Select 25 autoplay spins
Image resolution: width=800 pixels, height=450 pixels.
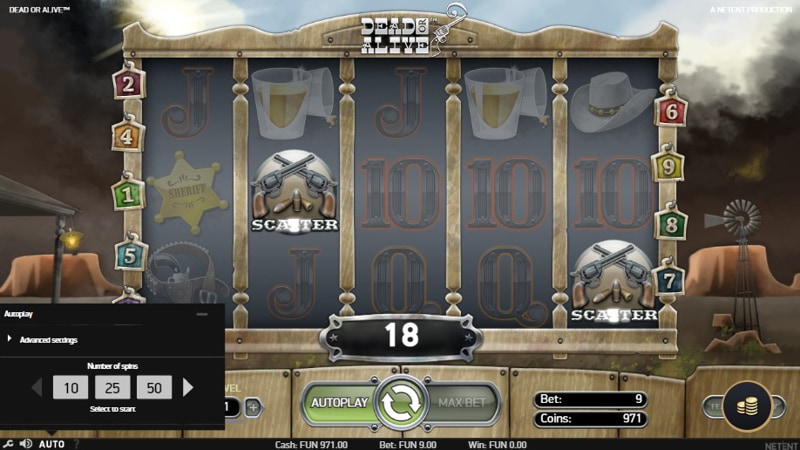[x=112, y=387]
